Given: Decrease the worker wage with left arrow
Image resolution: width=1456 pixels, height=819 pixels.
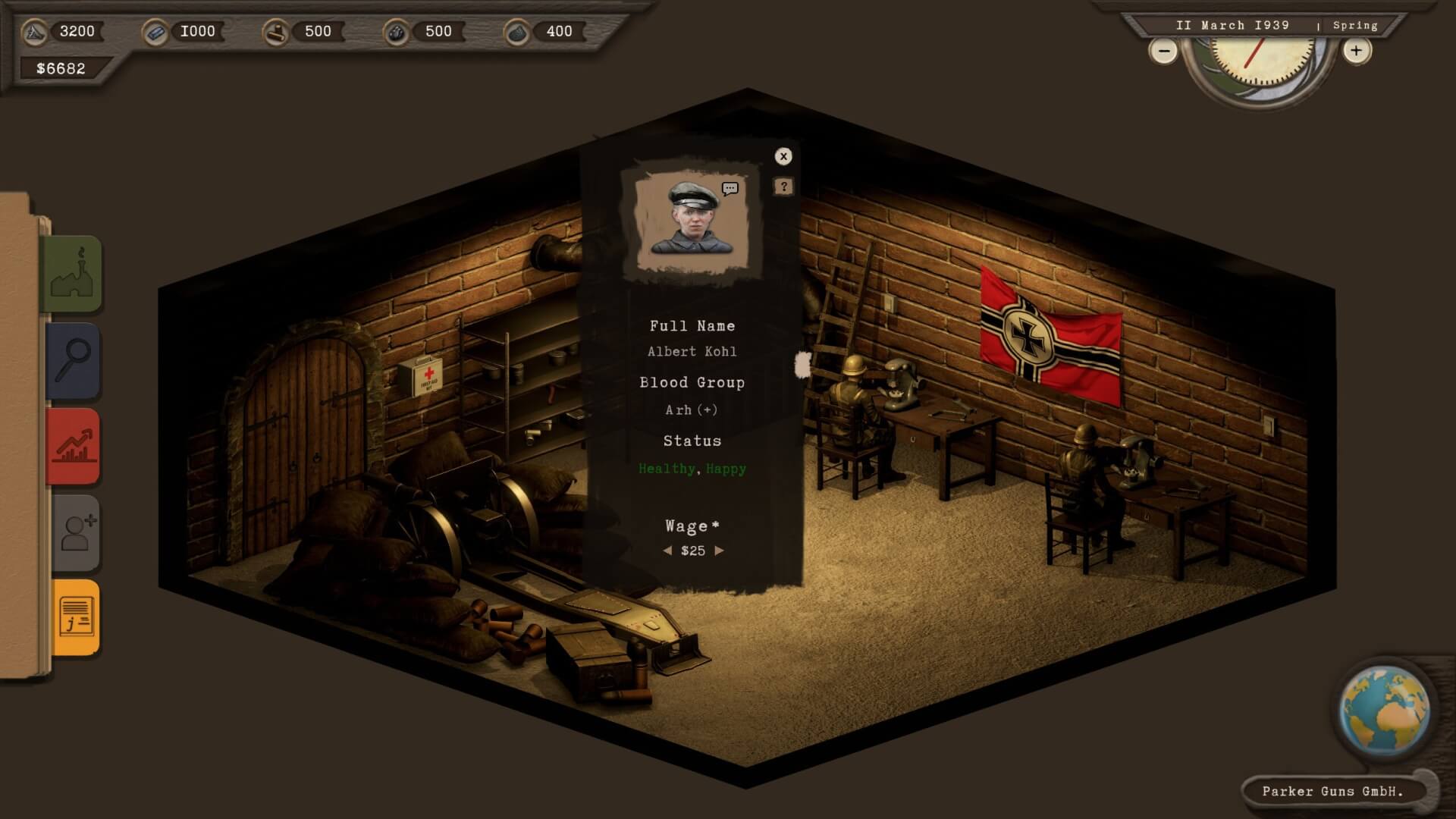Looking at the screenshot, I should click(667, 551).
